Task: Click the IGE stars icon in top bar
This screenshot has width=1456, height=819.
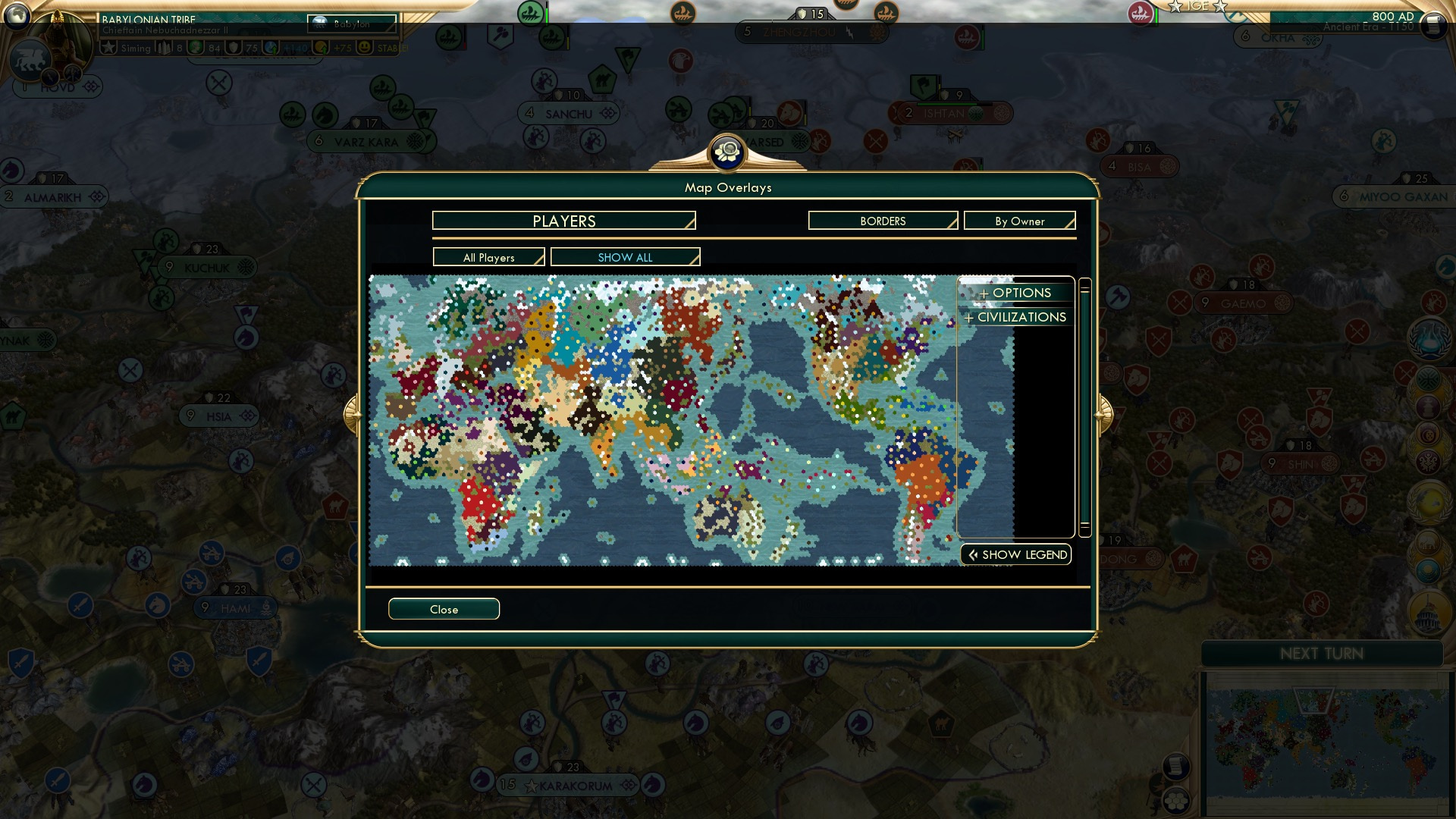Action: 1197,8
